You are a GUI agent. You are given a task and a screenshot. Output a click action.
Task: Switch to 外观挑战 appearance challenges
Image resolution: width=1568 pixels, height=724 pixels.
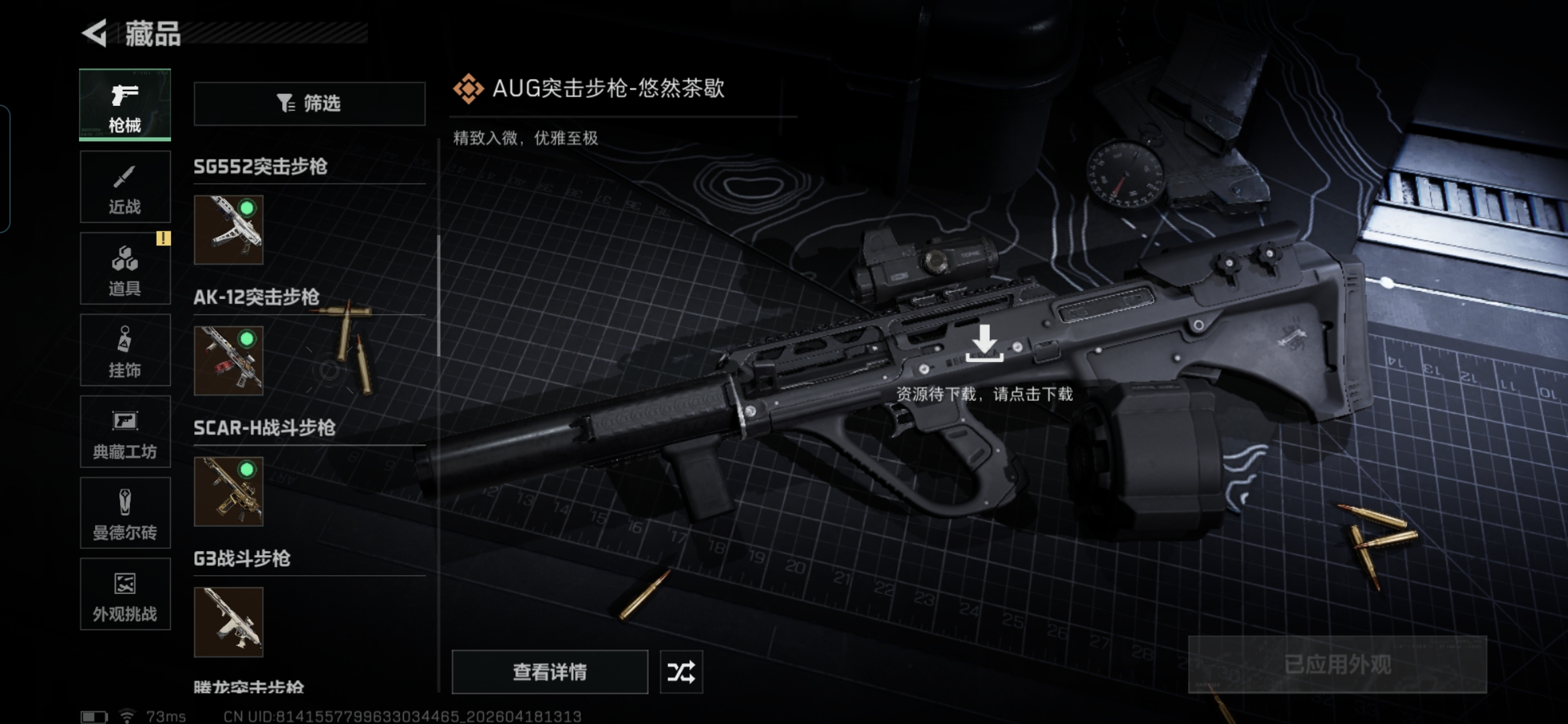(125, 595)
